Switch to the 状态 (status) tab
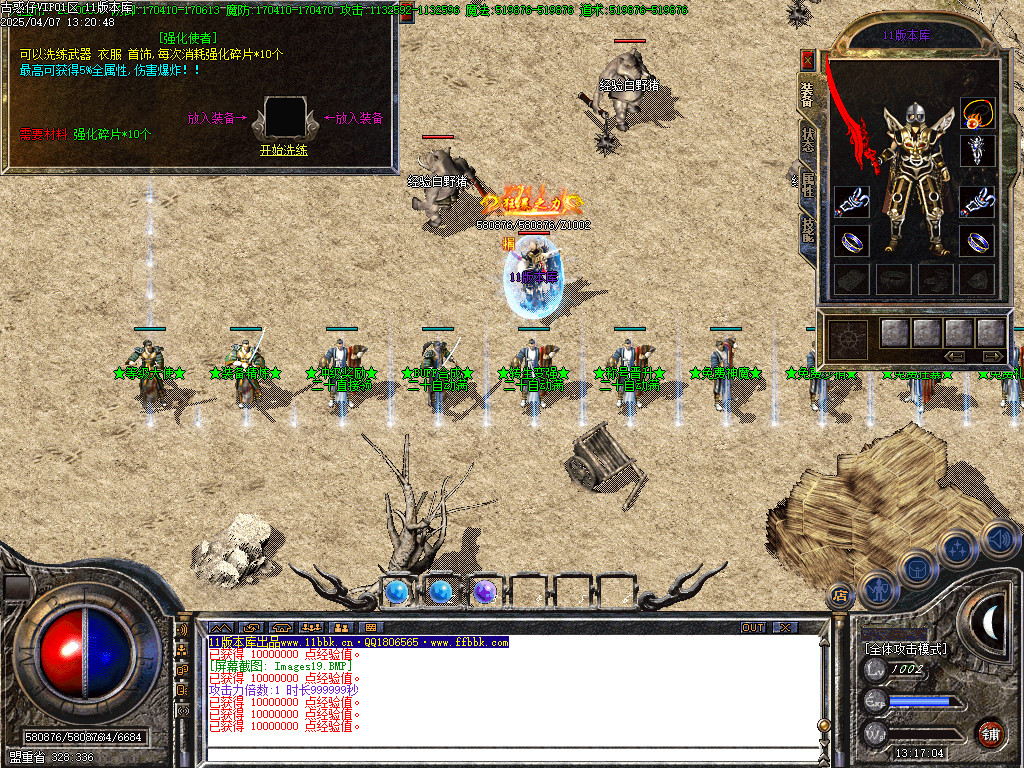This screenshot has height=768, width=1024. pos(808,139)
